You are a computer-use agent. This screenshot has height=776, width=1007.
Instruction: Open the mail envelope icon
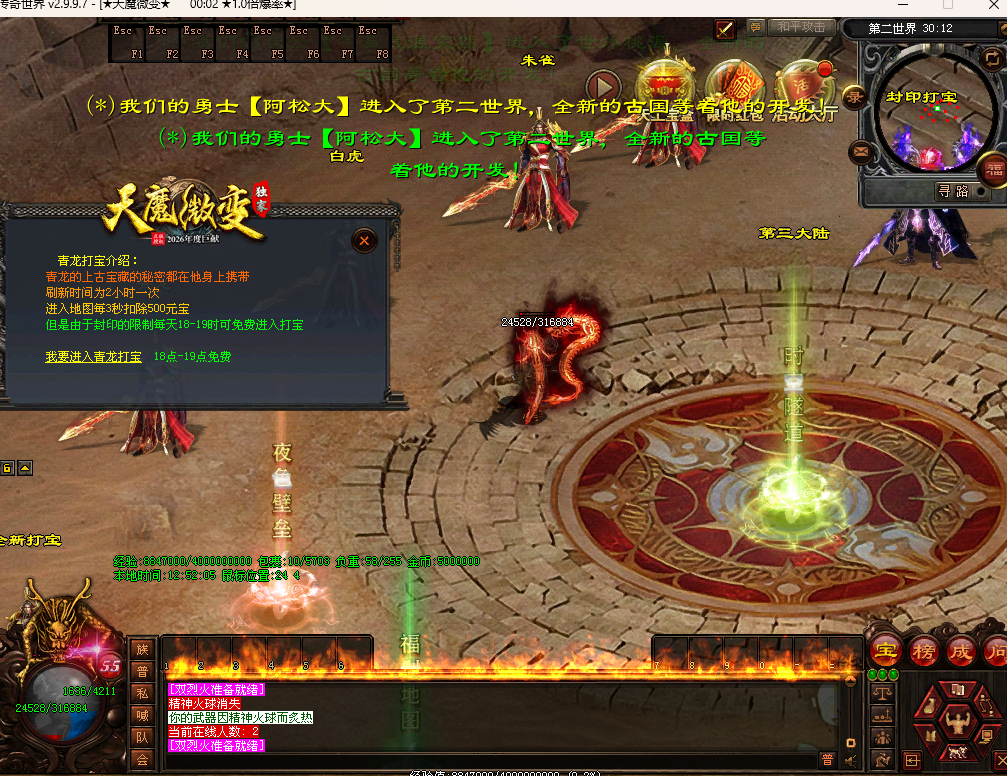click(x=859, y=153)
